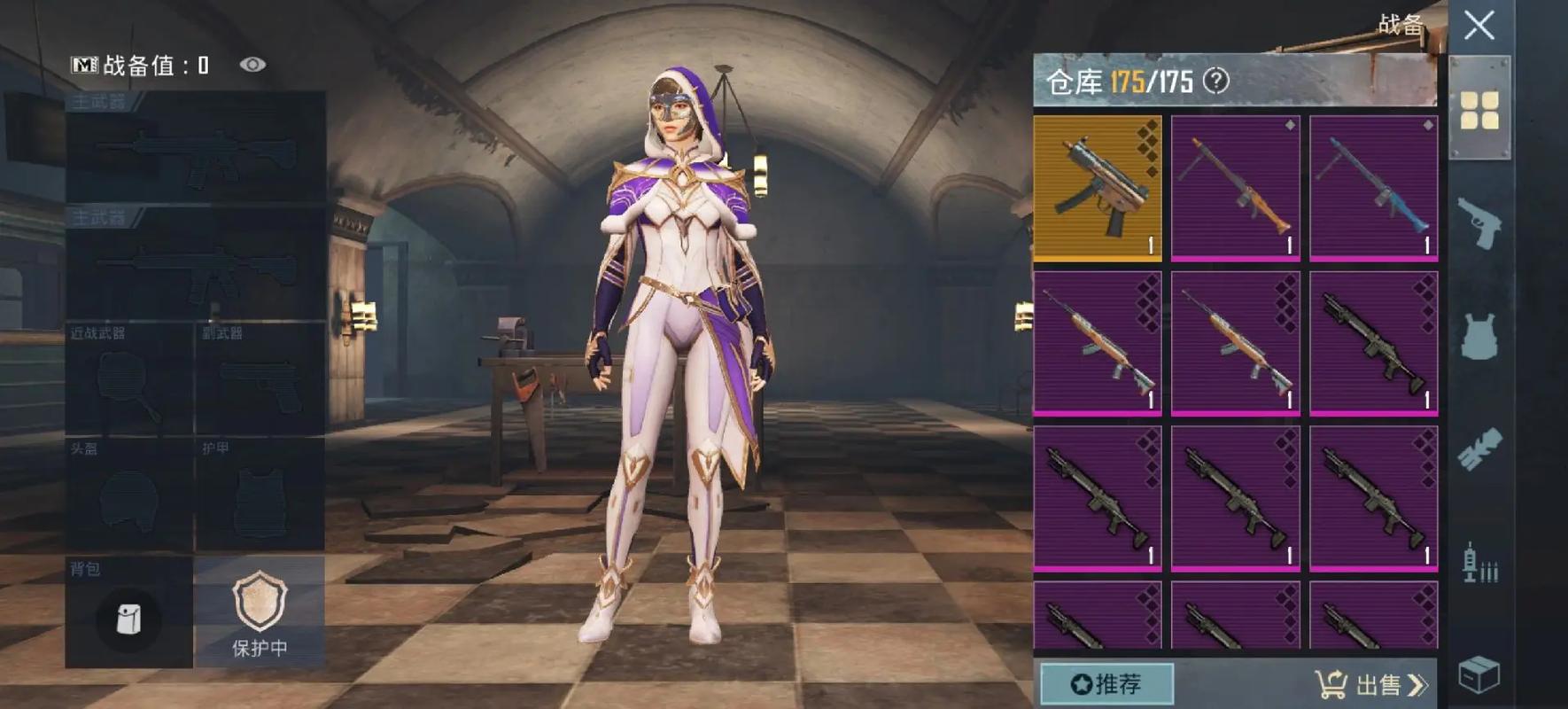Select the 近战武器 melee weapon slot
The width and height of the screenshot is (1568, 709).
point(128,379)
